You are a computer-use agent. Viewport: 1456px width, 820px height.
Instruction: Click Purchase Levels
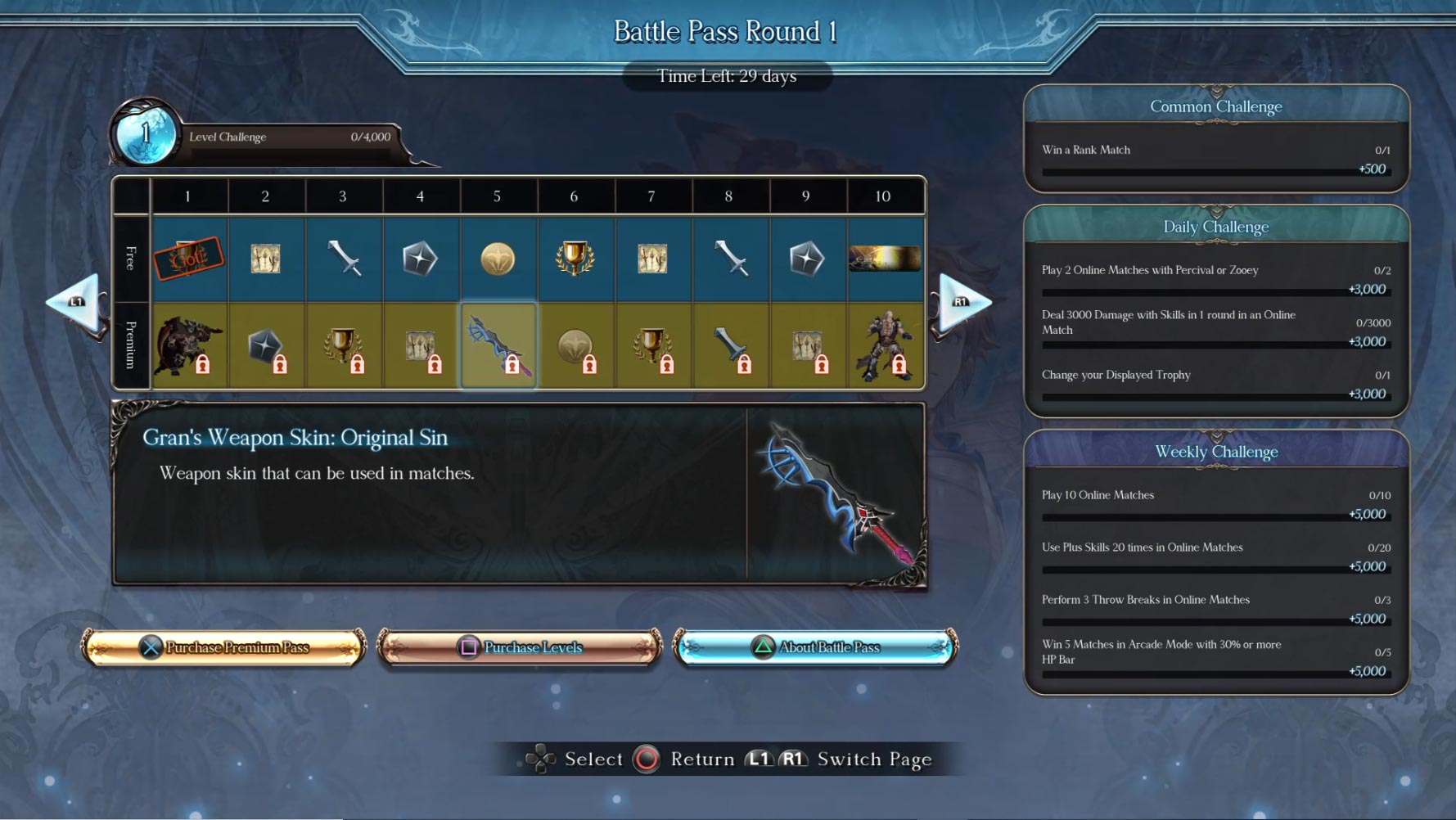[519, 647]
